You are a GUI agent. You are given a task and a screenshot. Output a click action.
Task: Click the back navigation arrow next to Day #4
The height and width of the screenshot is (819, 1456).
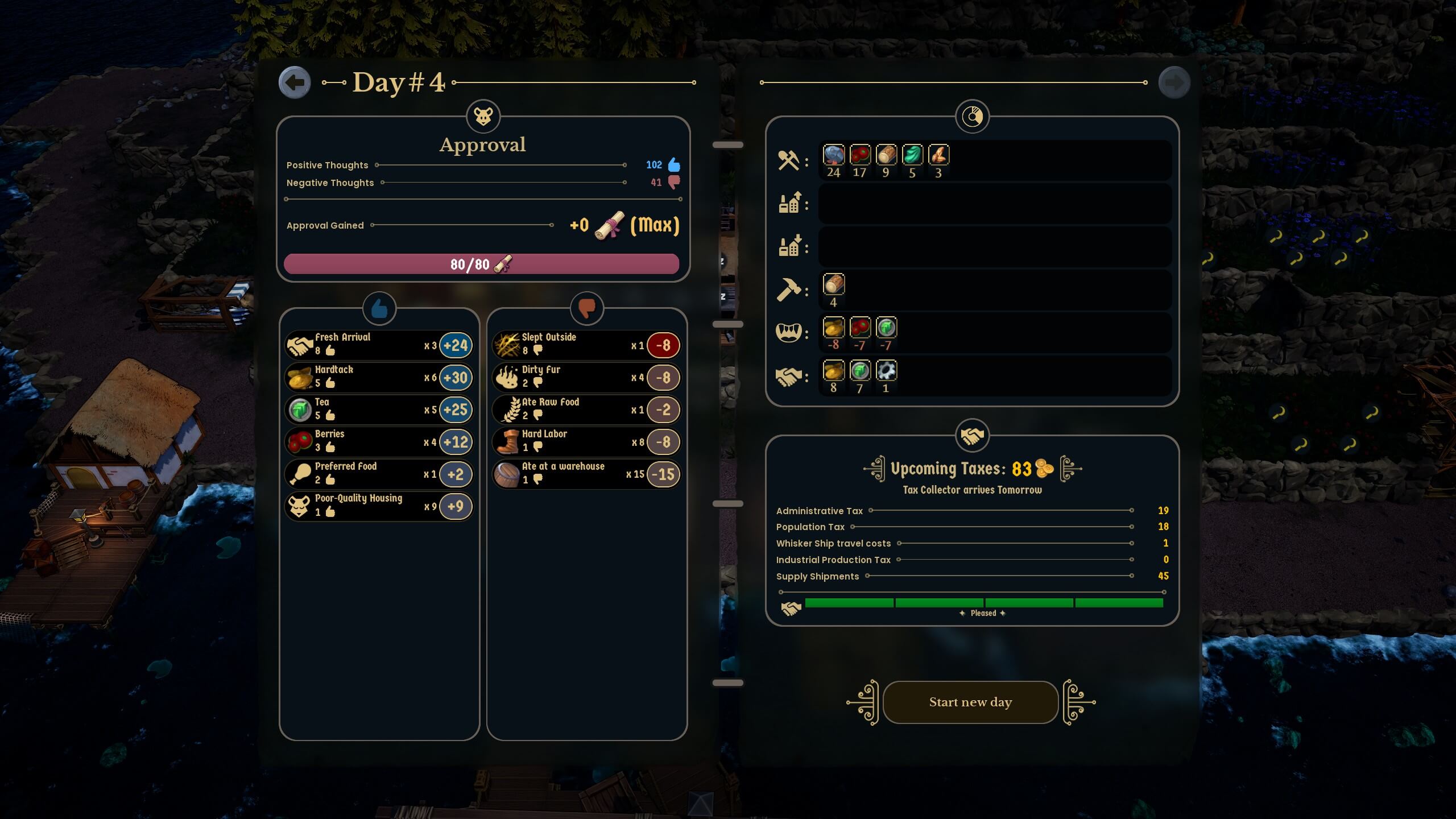[x=295, y=82]
